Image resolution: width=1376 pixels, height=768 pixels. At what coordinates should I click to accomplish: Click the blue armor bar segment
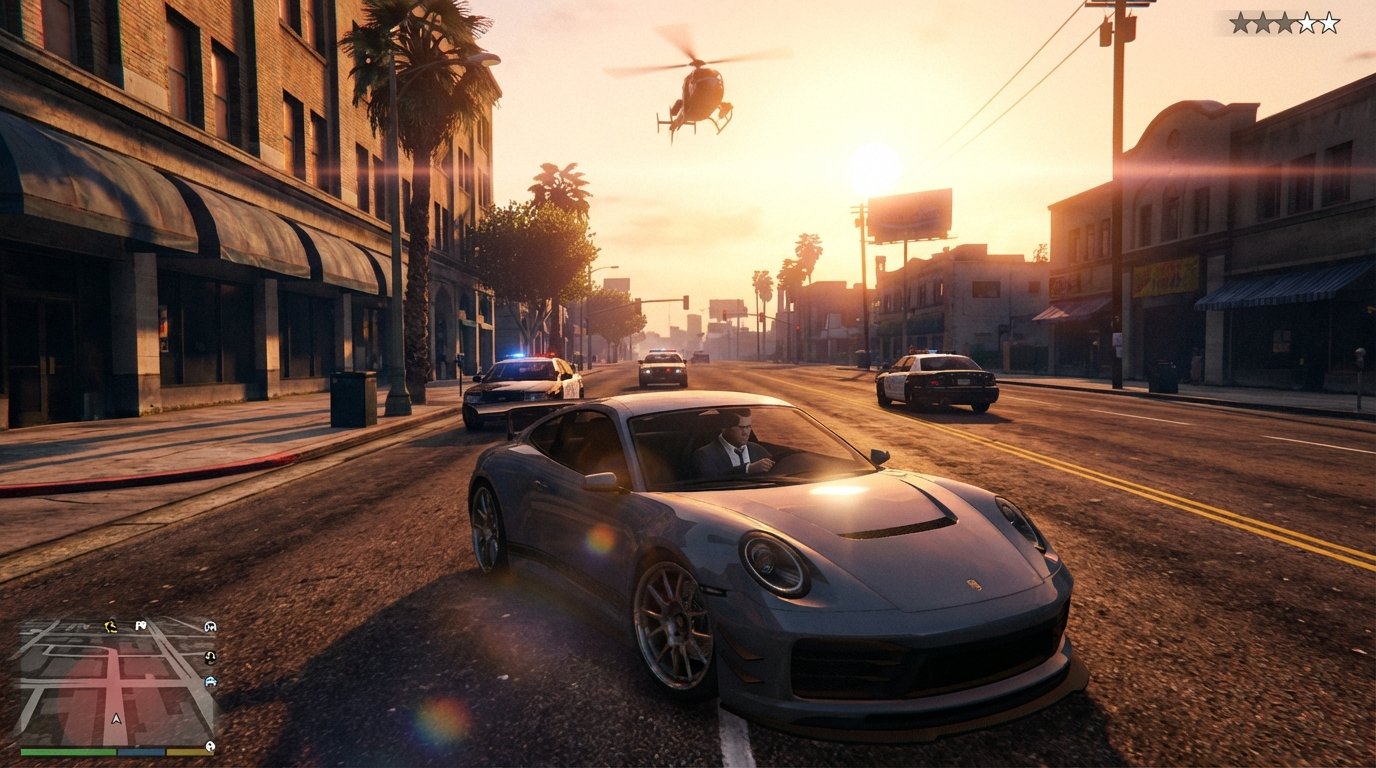[141, 751]
